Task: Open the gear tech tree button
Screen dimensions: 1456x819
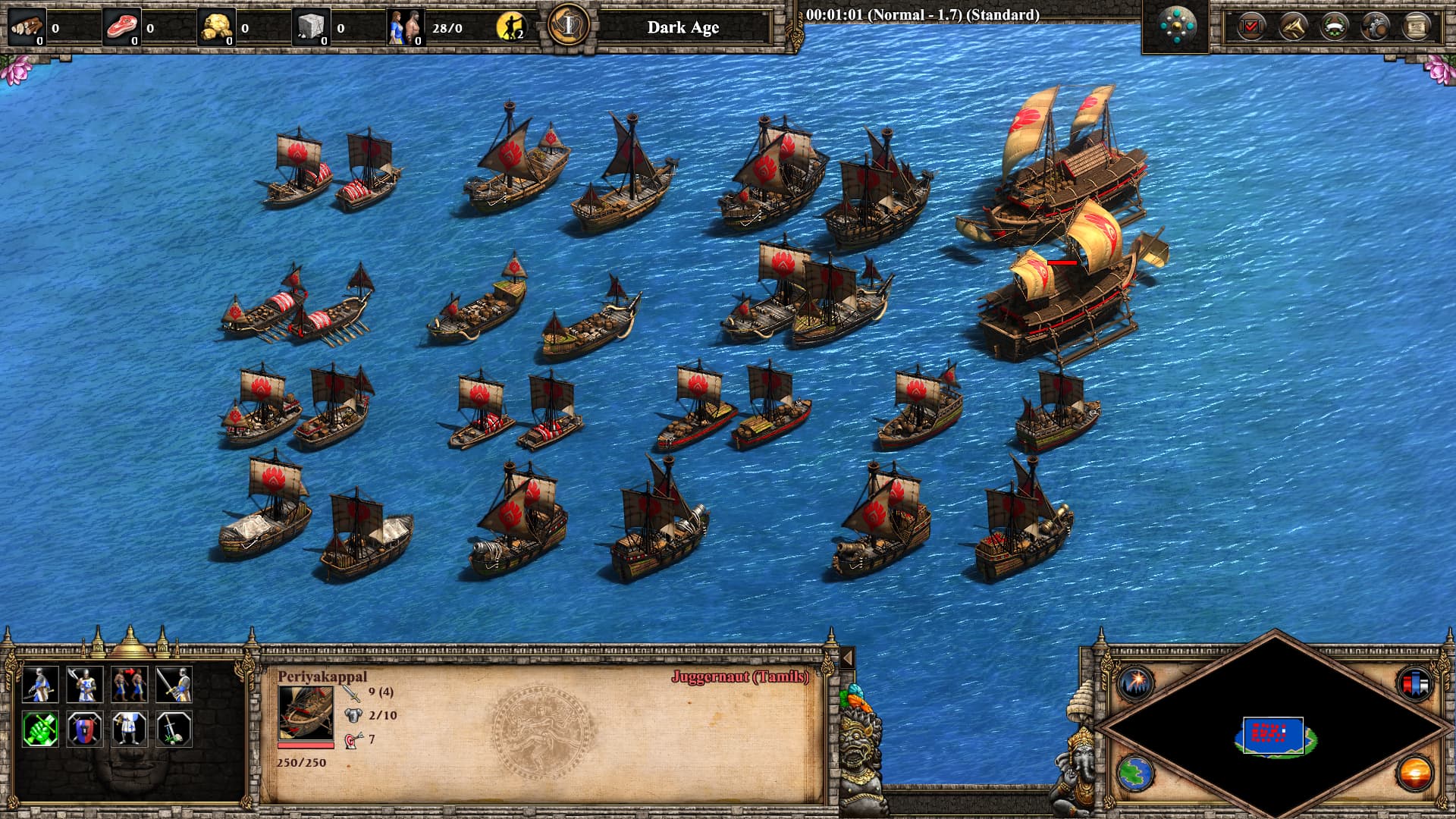Action: [1375, 27]
